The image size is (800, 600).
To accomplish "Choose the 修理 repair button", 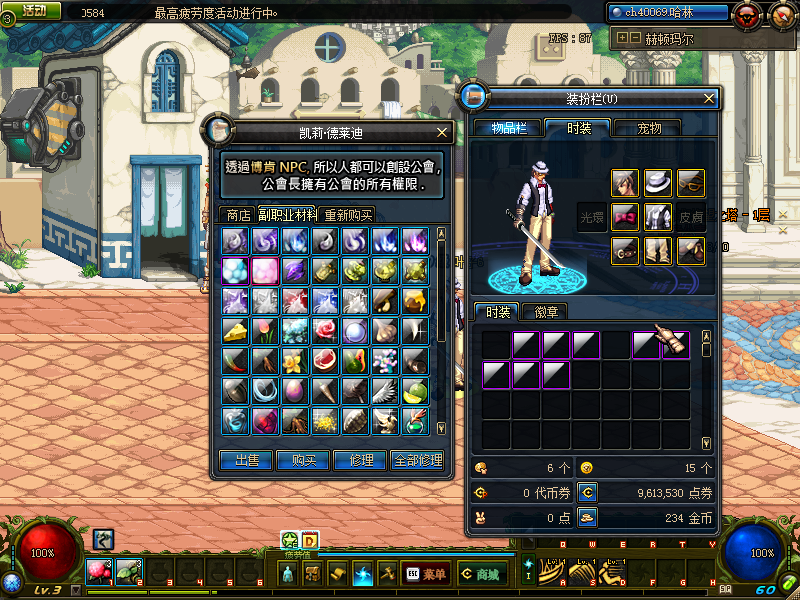I will point(360,460).
